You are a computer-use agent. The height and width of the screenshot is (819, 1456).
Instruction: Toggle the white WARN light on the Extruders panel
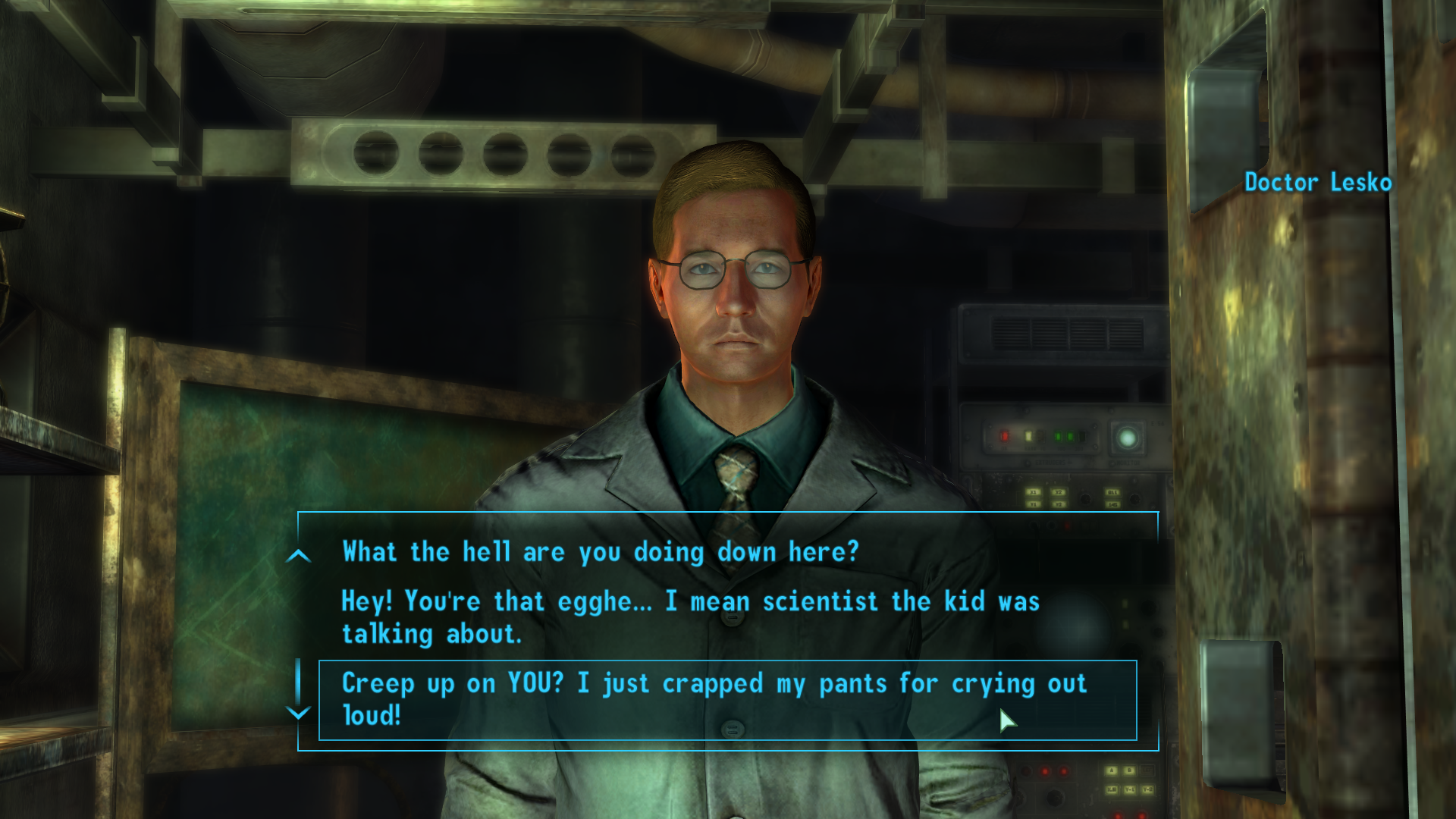coord(1028,436)
